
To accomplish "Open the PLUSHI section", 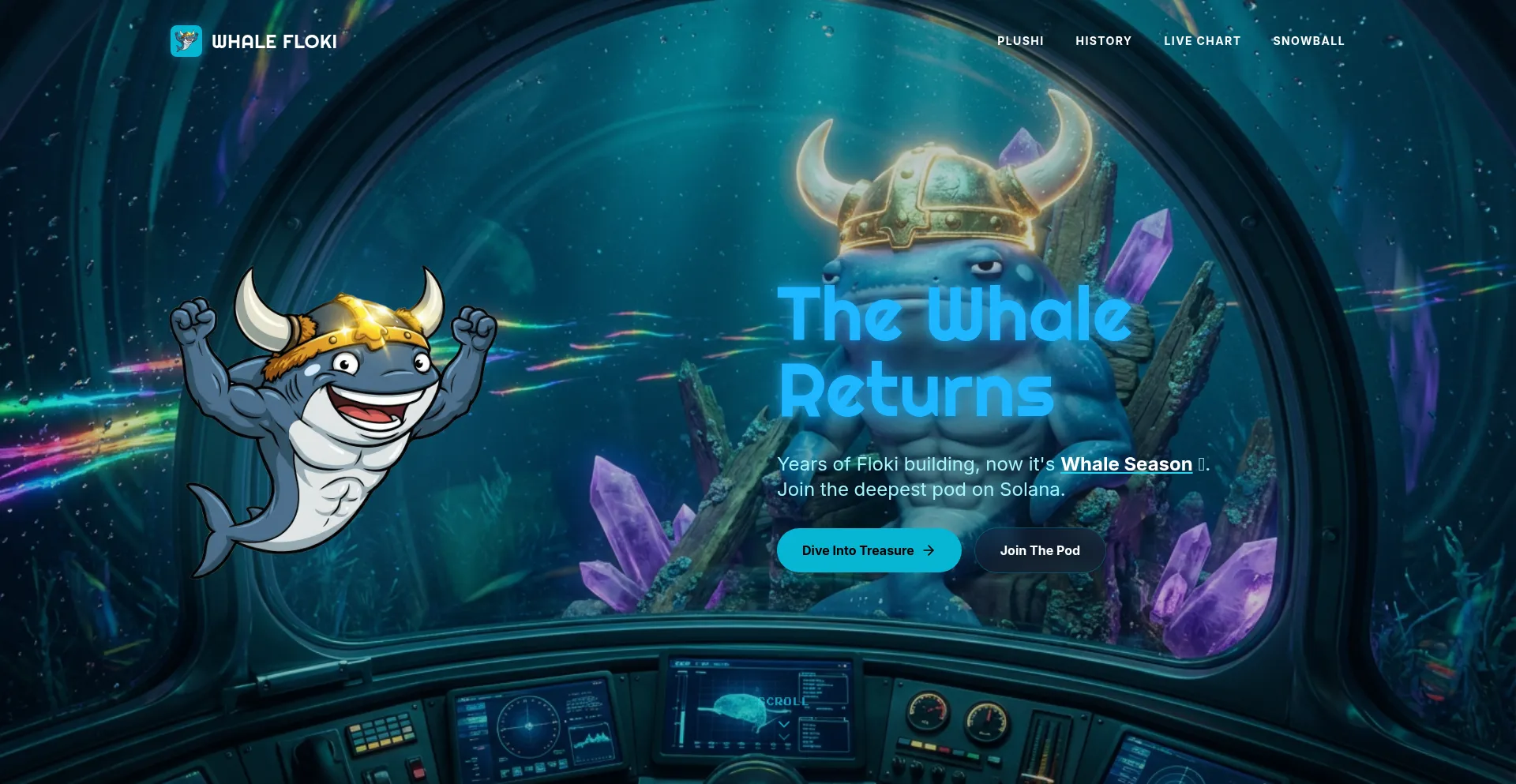I will (x=1020, y=40).
